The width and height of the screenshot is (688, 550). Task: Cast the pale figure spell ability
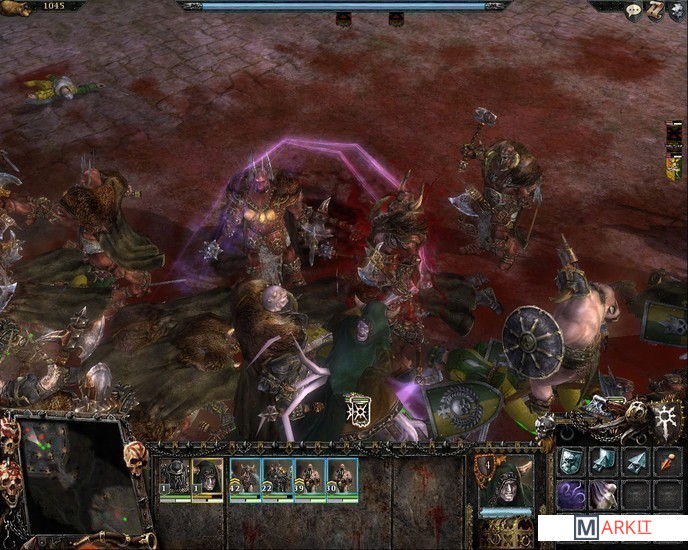604,494
